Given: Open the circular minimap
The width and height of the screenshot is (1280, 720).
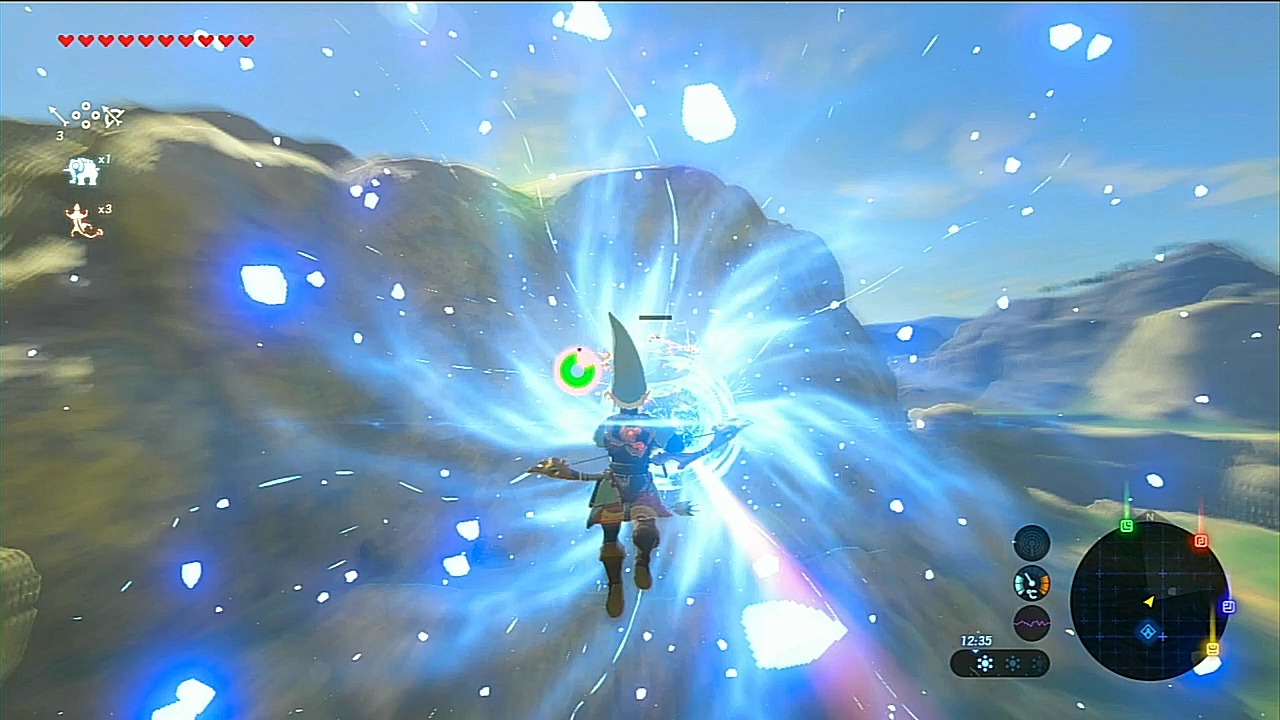Looking at the screenshot, I should [x=1148, y=600].
